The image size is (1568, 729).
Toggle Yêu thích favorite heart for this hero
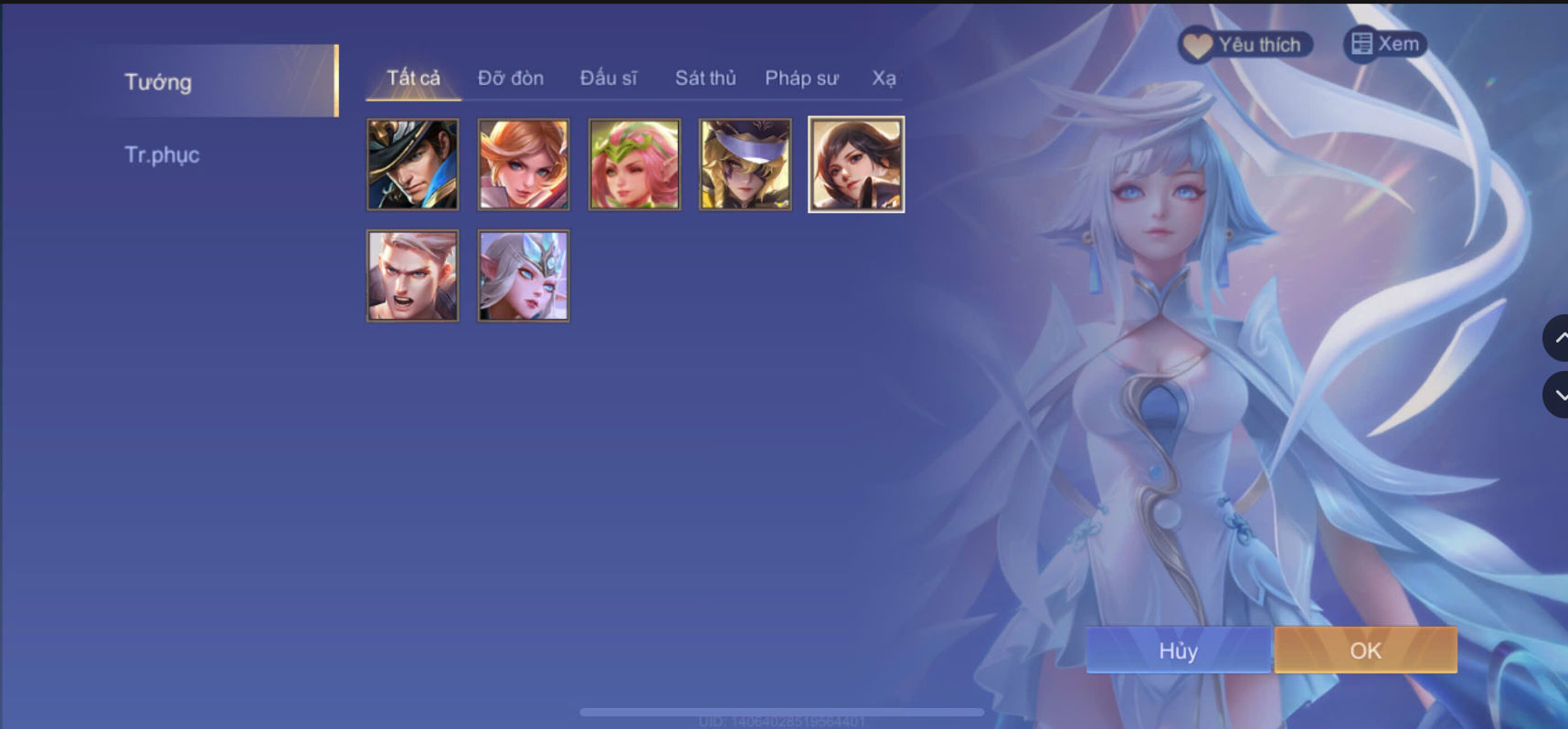1246,43
